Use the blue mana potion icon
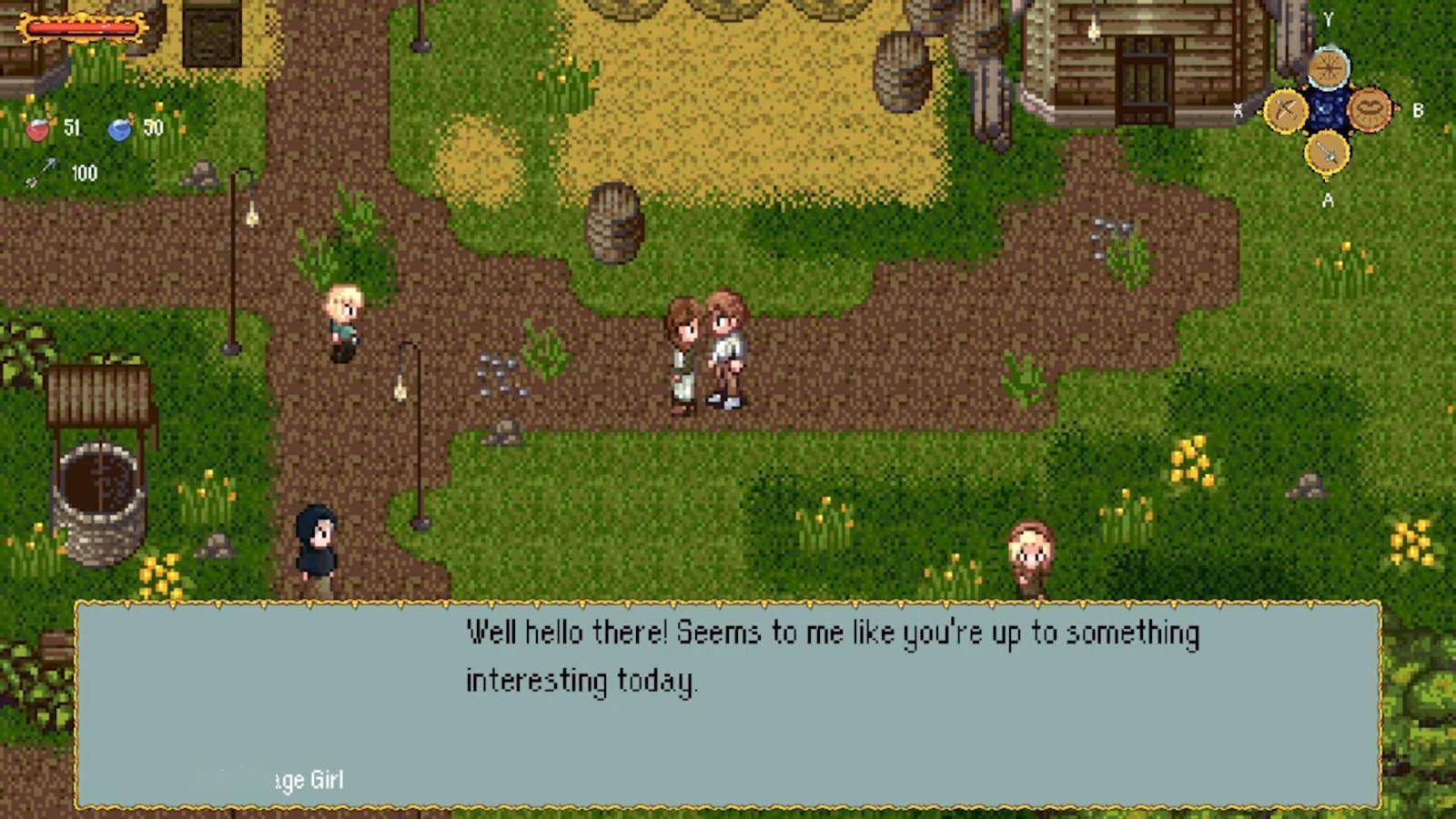Image resolution: width=1456 pixels, height=819 pixels. click(x=119, y=129)
